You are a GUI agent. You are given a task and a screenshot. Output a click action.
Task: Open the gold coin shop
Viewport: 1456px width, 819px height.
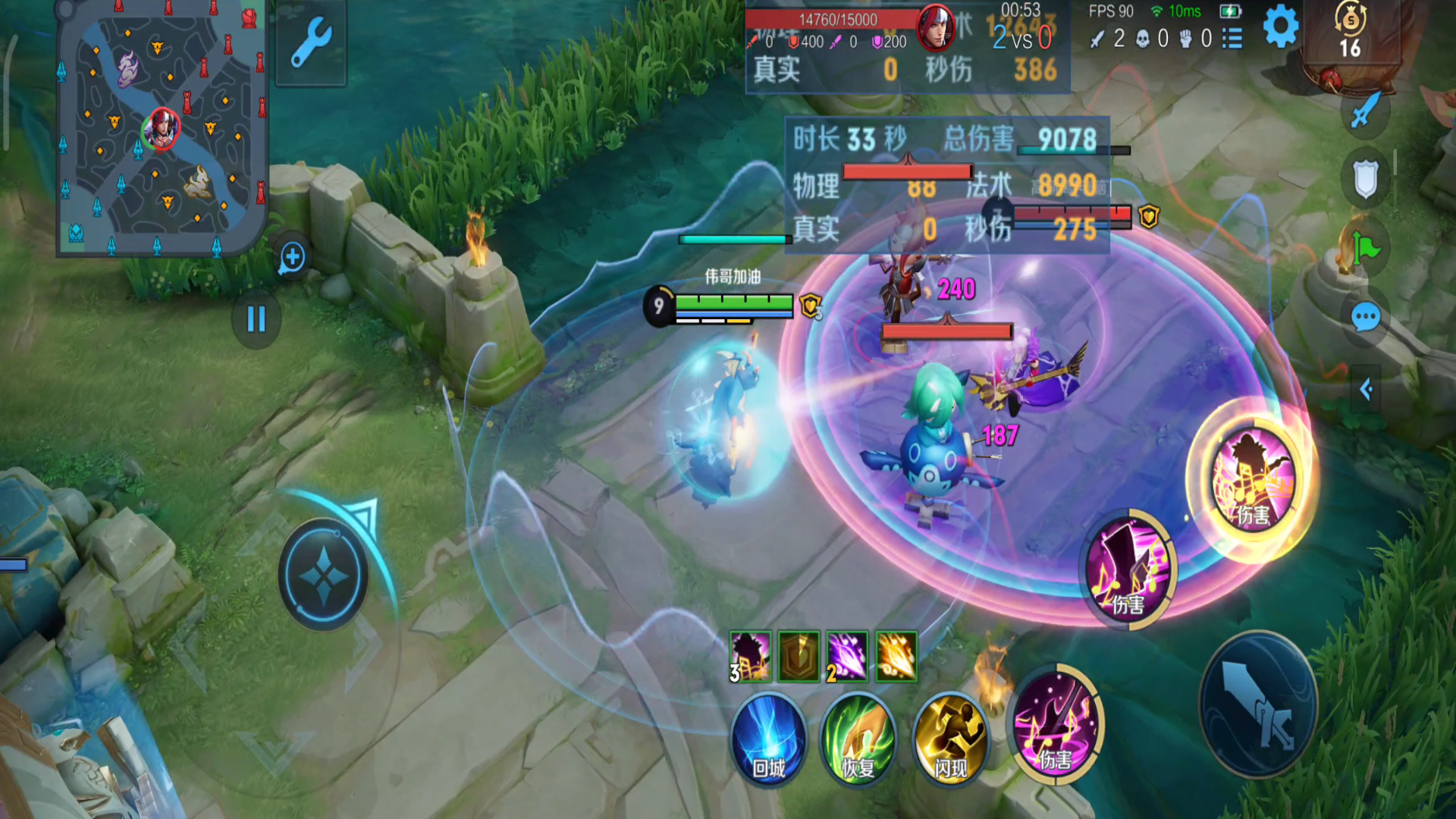pyautogui.click(x=1350, y=30)
